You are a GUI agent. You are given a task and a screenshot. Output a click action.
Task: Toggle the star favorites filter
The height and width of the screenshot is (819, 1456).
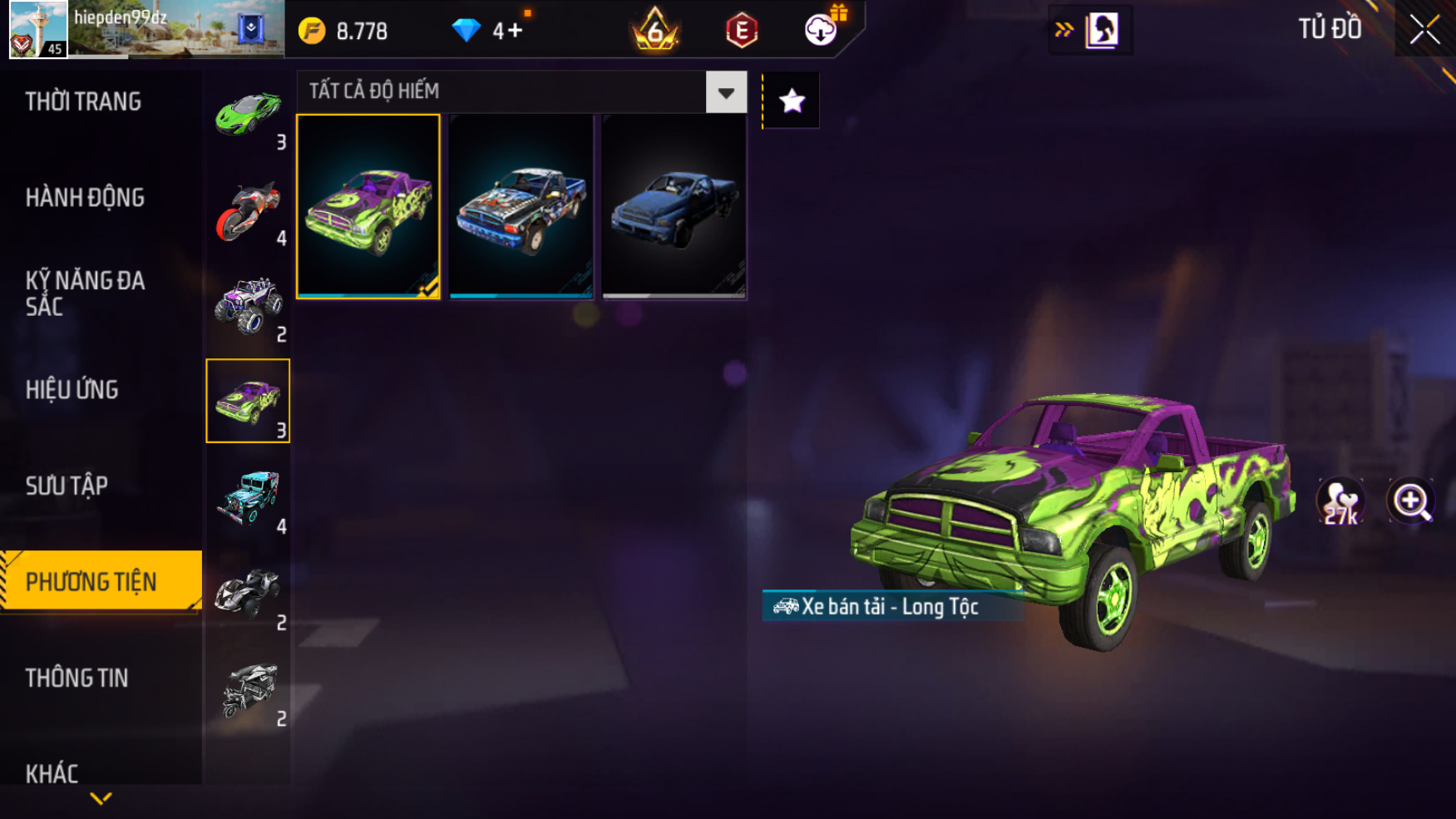pos(792,101)
